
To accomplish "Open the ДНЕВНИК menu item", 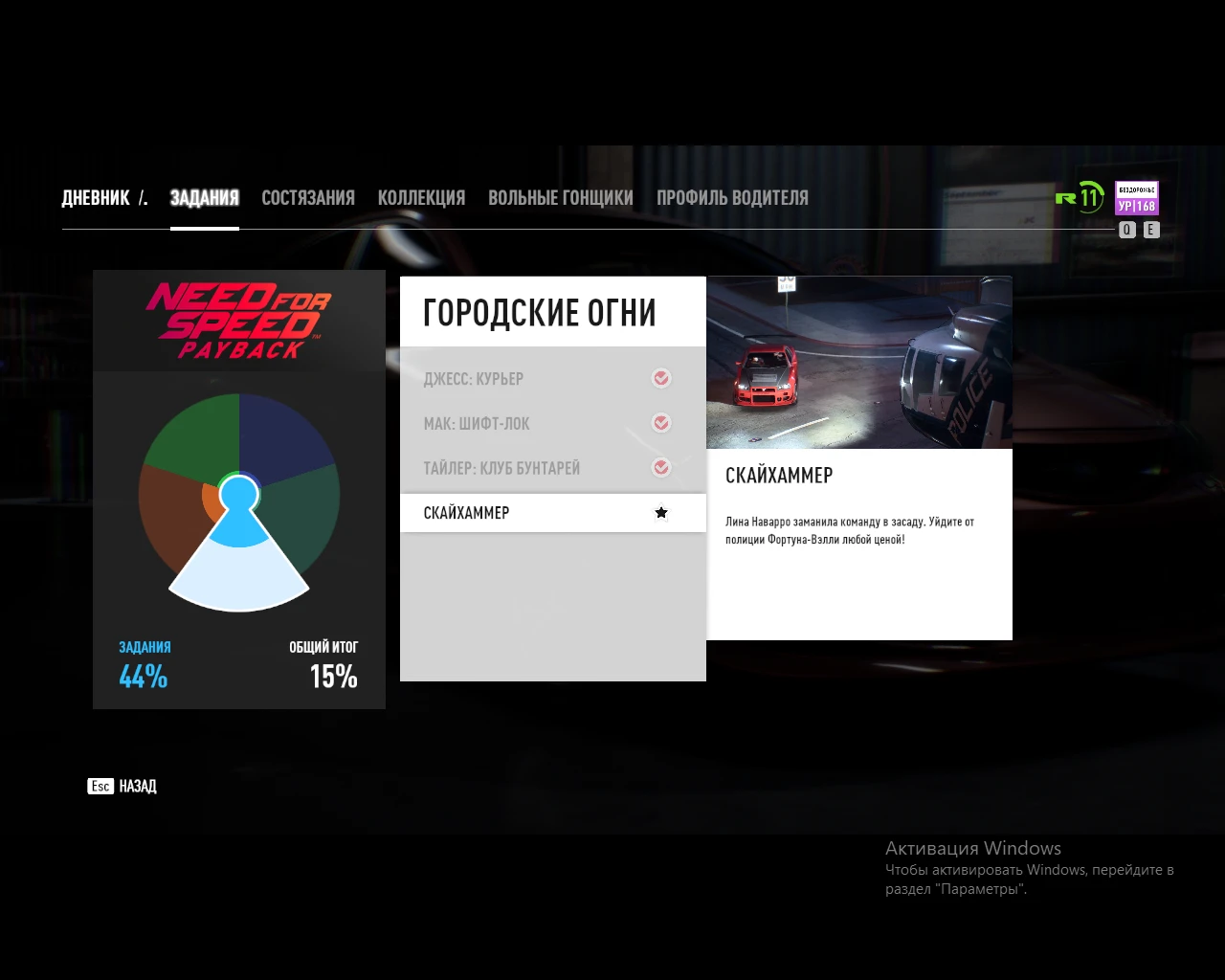I will [95, 198].
